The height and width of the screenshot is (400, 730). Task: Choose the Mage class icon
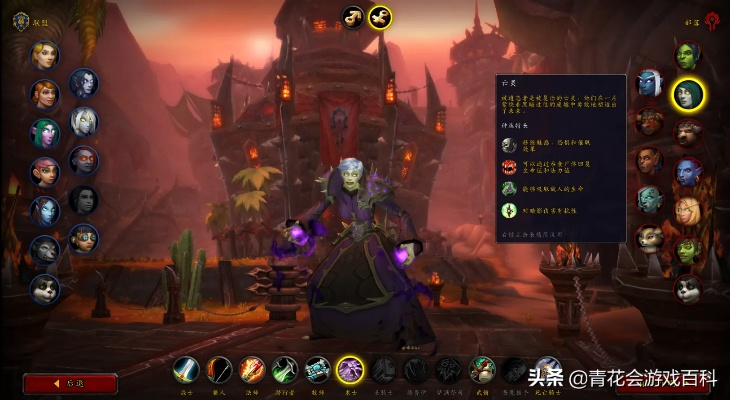(x=252, y=371)
